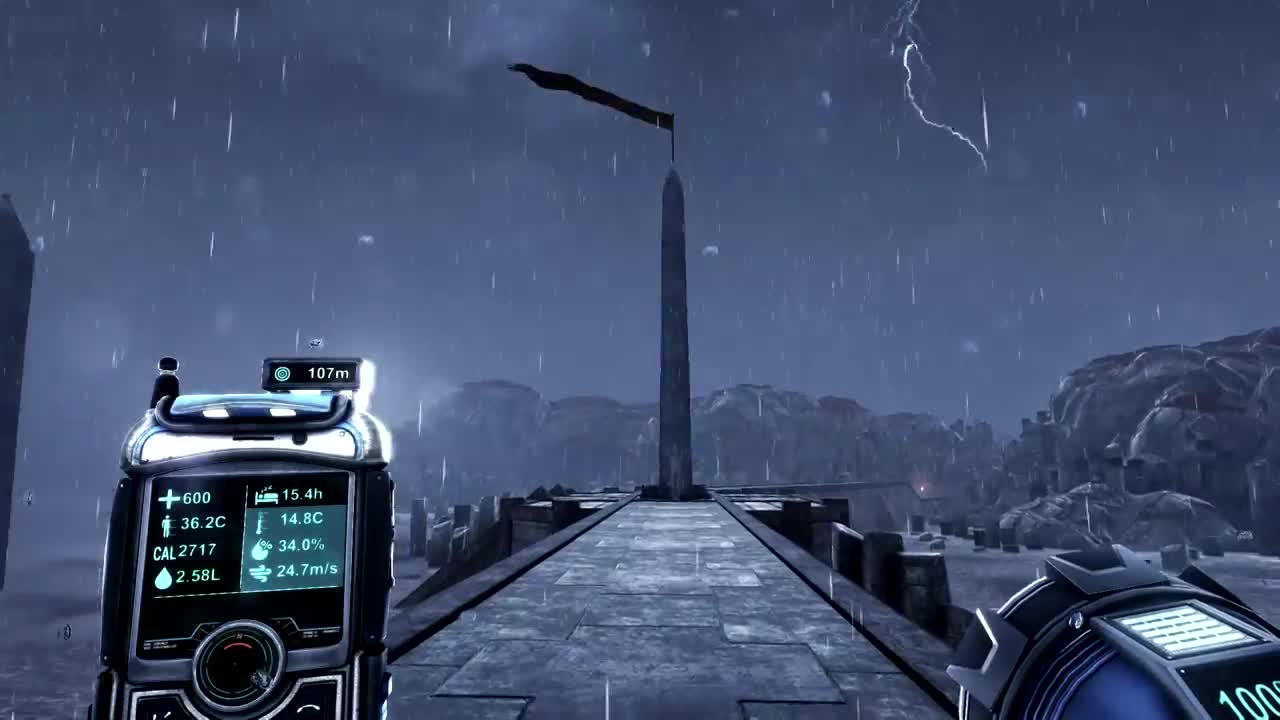Click the N marker on the compass dial

point(239,634)
